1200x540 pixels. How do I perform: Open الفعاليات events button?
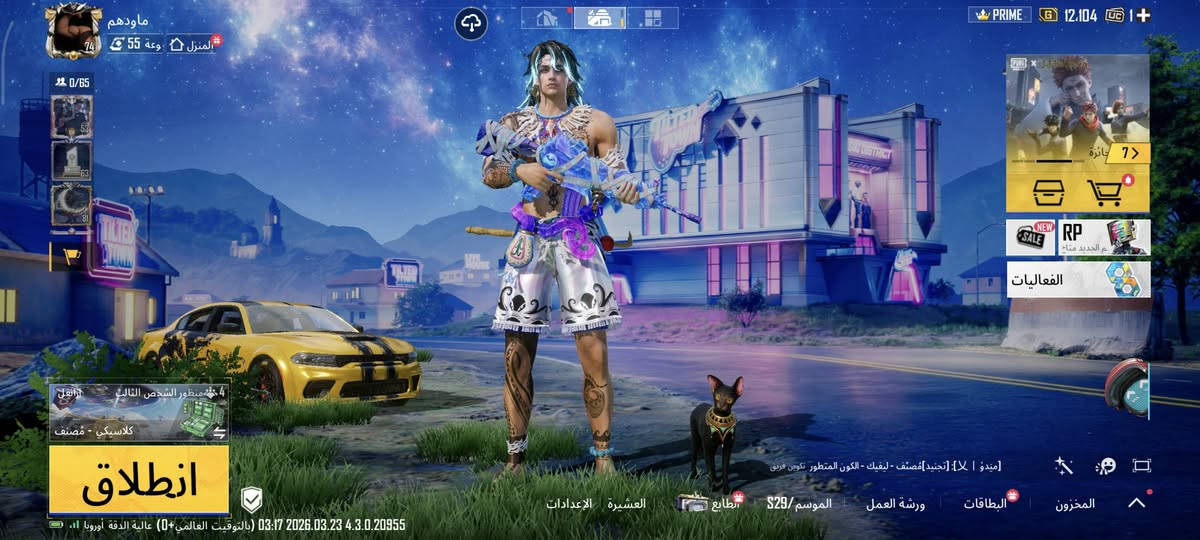coord(1078,279)
